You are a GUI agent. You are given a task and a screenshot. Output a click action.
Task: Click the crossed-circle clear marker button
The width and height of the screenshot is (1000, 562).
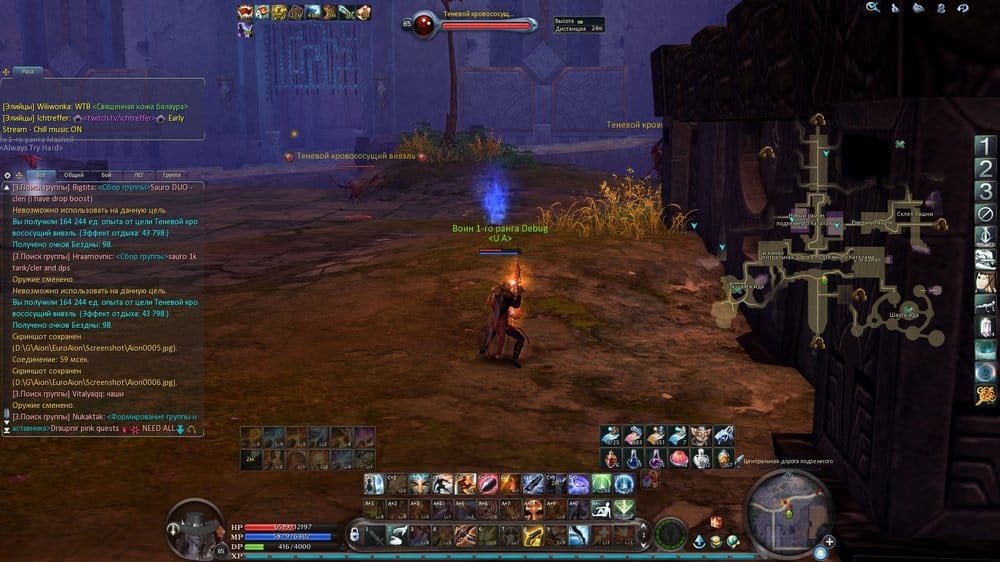986,214
